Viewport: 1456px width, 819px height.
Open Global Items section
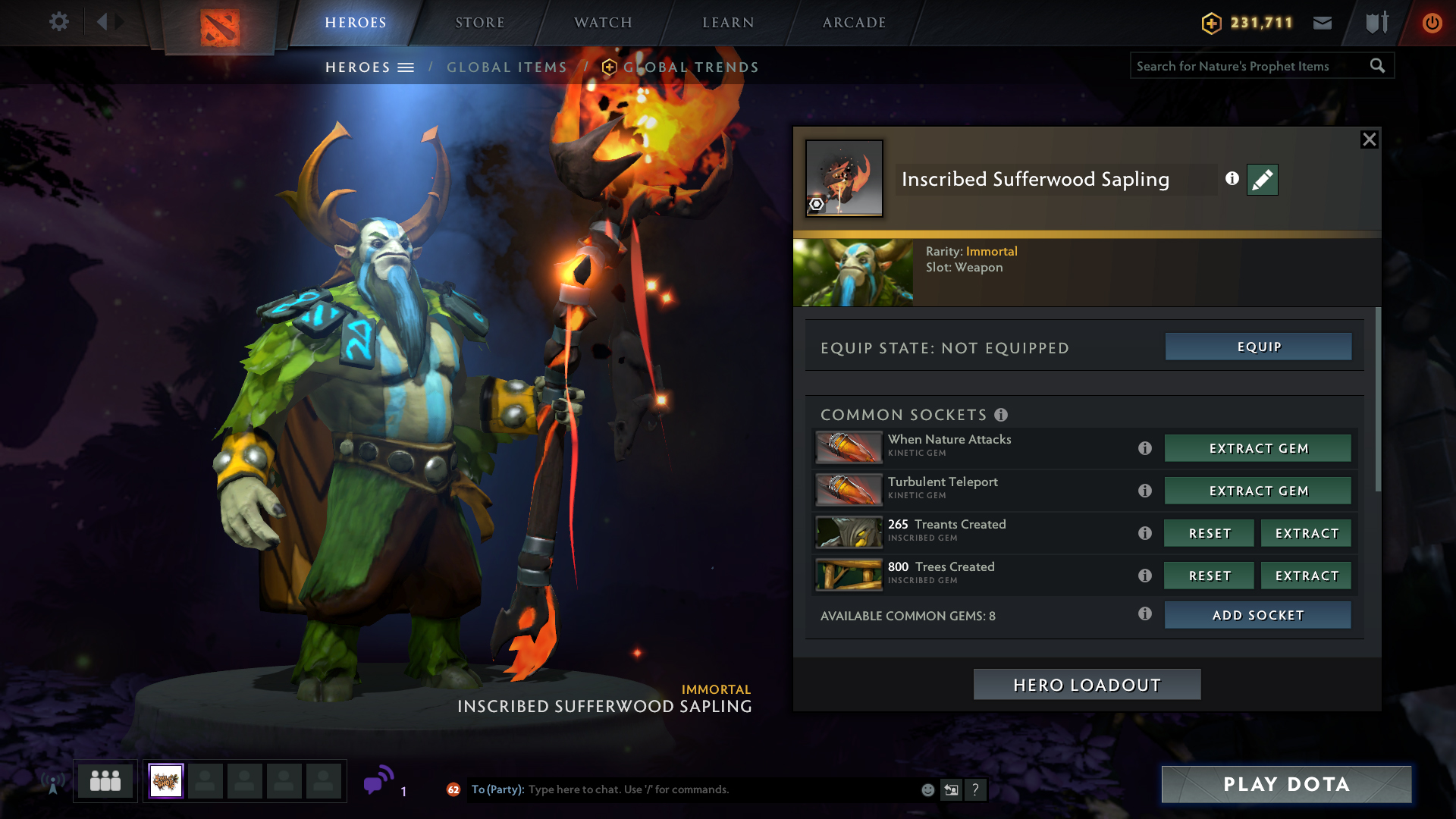tap(507, 67)
